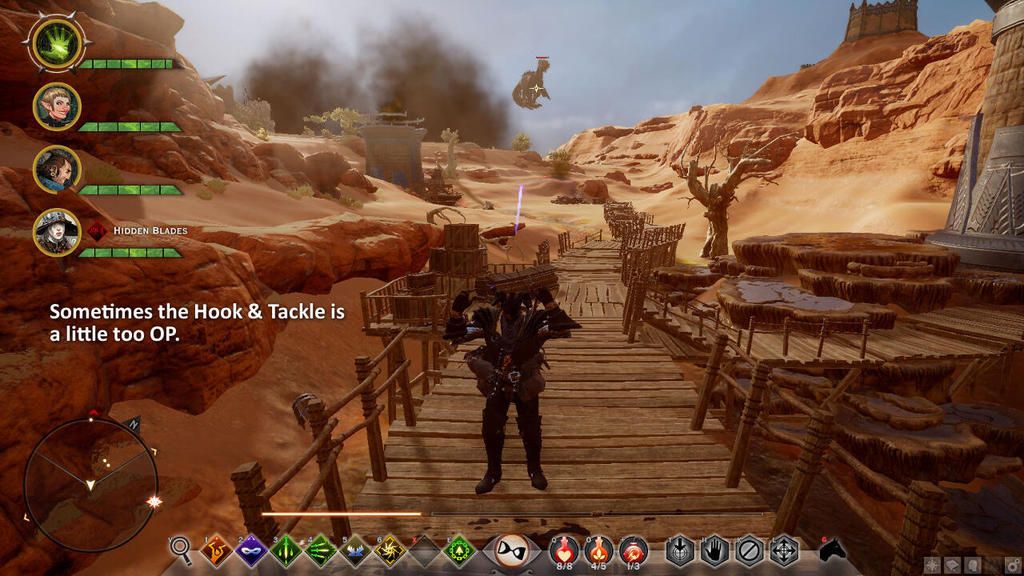Choose the hat-wearing companion portrait
Image resolution: width=1024 pixels, height=576 pixels.
tap(56, 232)
